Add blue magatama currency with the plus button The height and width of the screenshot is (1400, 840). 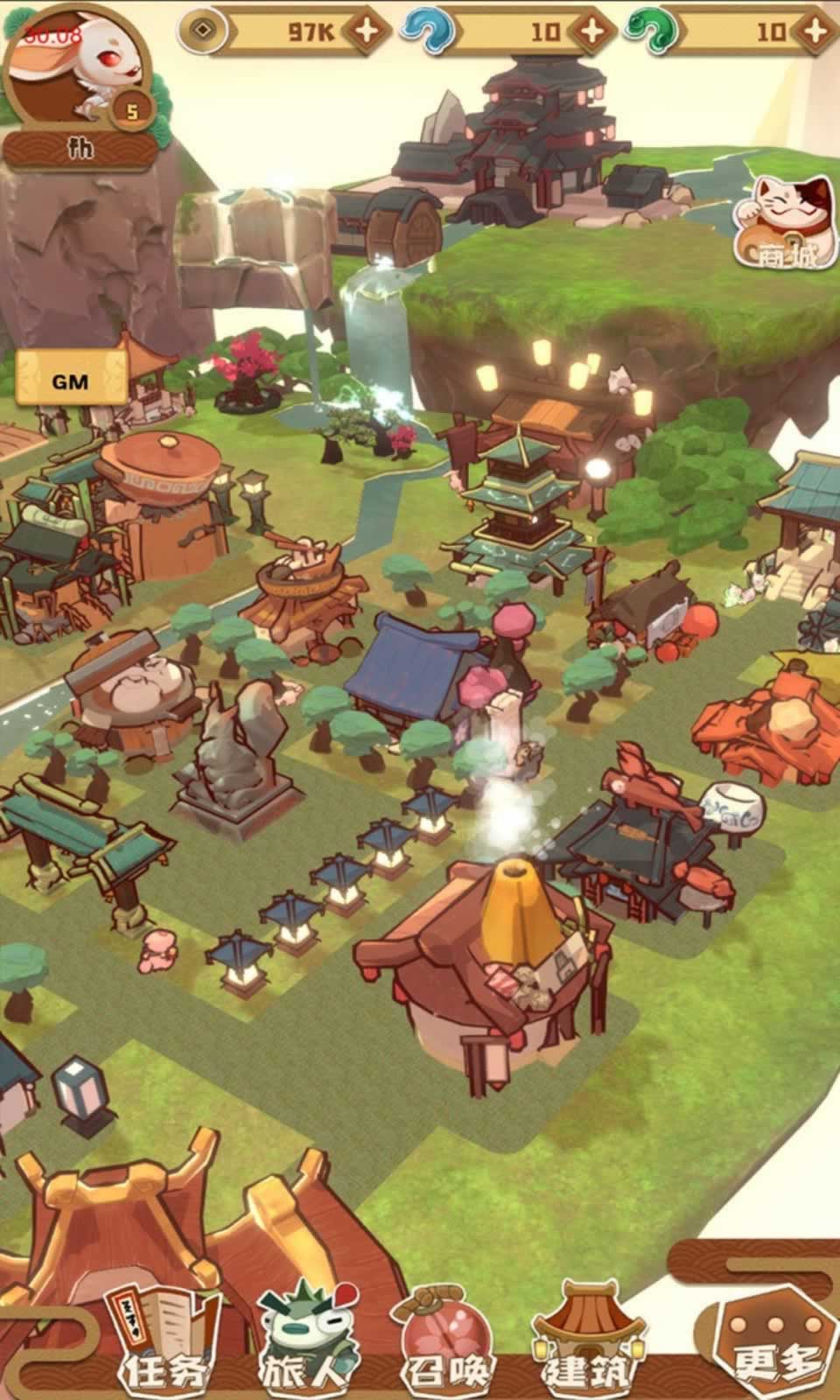pyautogui.click(x=592, y=31)
